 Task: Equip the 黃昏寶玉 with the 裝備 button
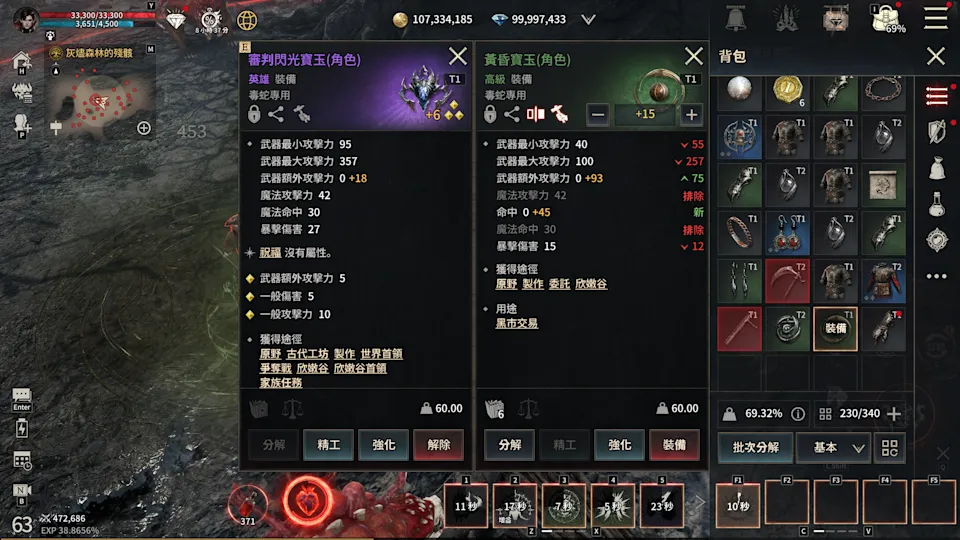[x=674, y=445]
